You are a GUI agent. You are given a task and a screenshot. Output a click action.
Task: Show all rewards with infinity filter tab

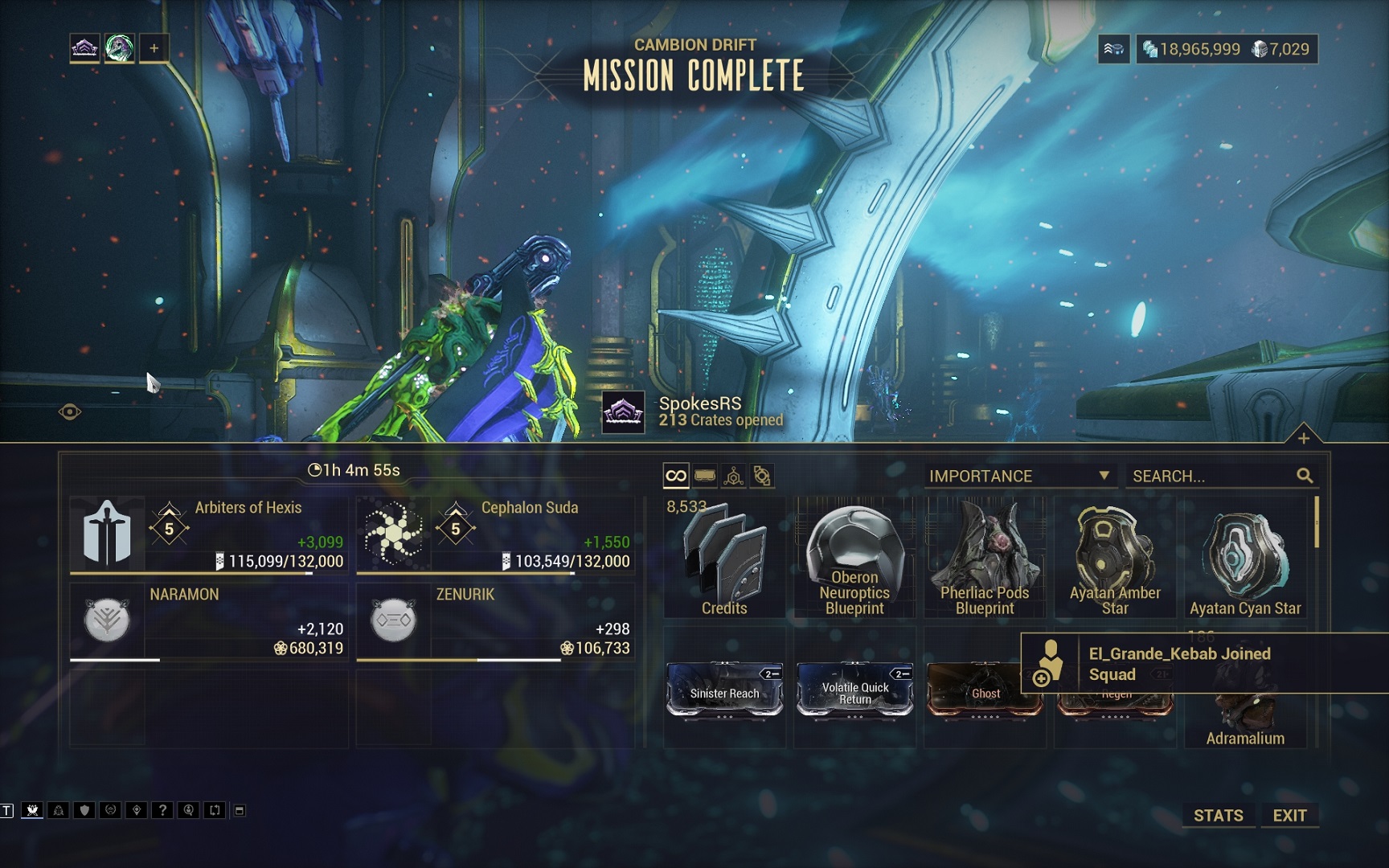click(676, 476)
